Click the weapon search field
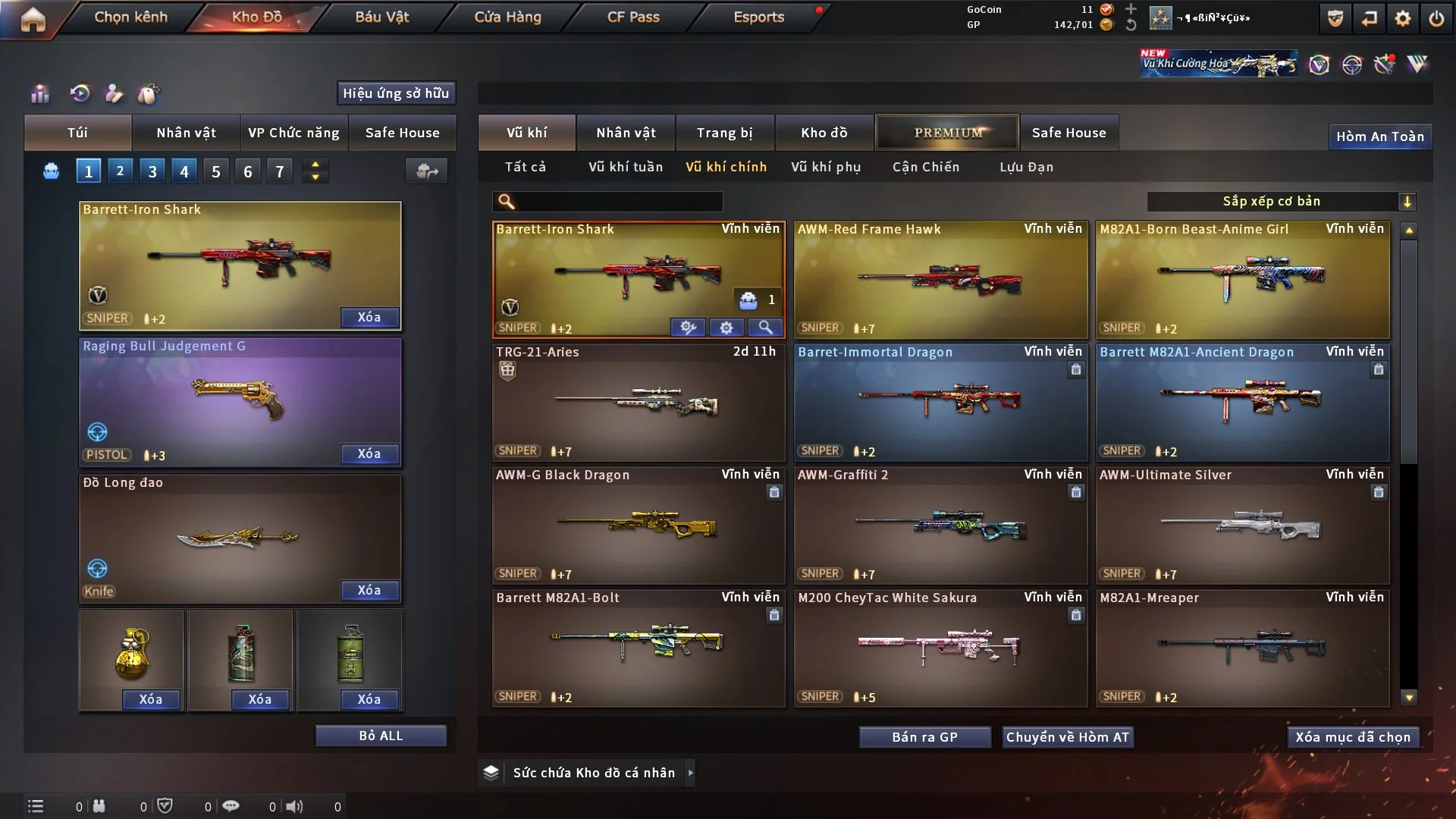Screen dimensions: 1456x819 pos(618,201)
